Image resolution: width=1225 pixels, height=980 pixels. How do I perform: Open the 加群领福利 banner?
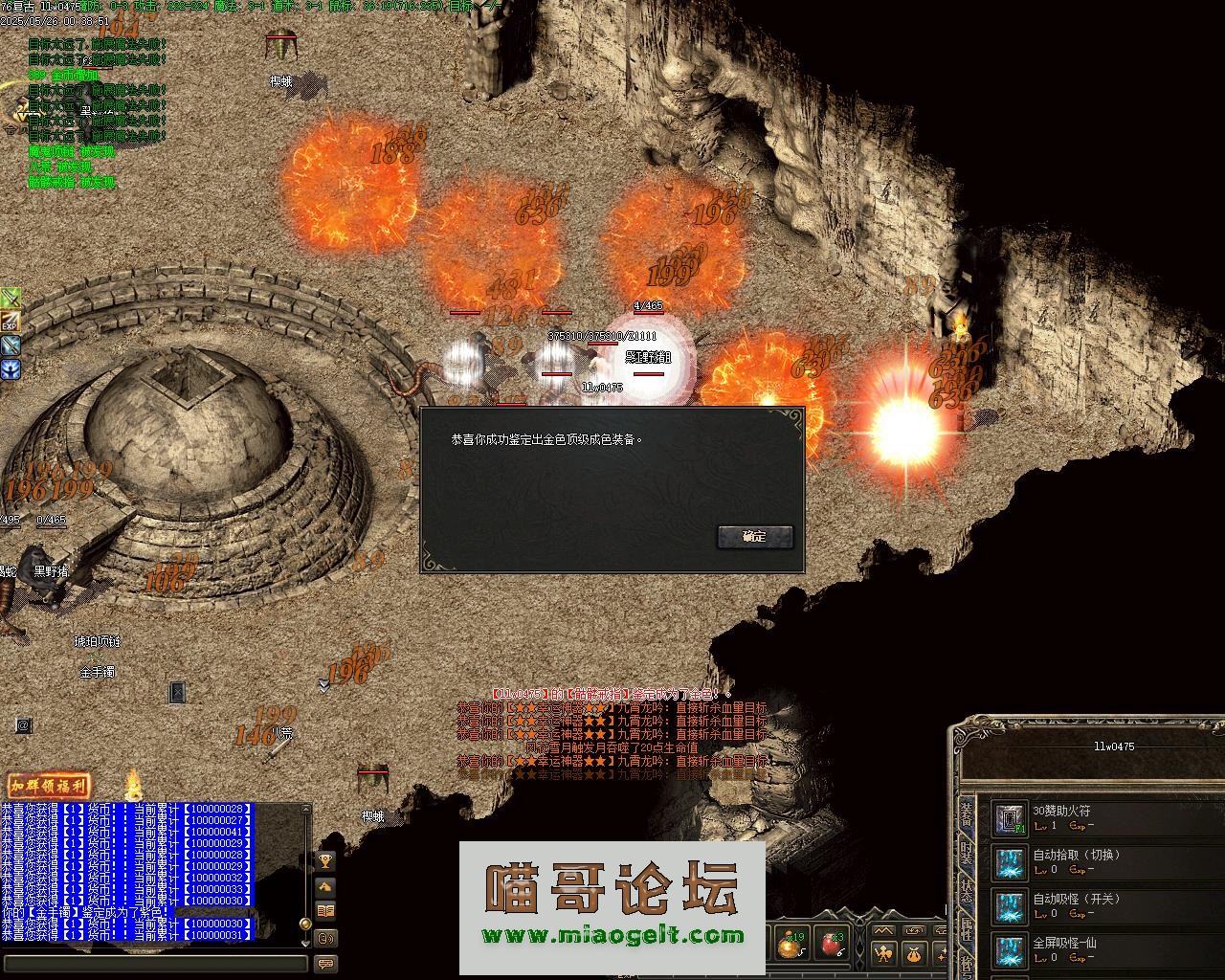49,786
